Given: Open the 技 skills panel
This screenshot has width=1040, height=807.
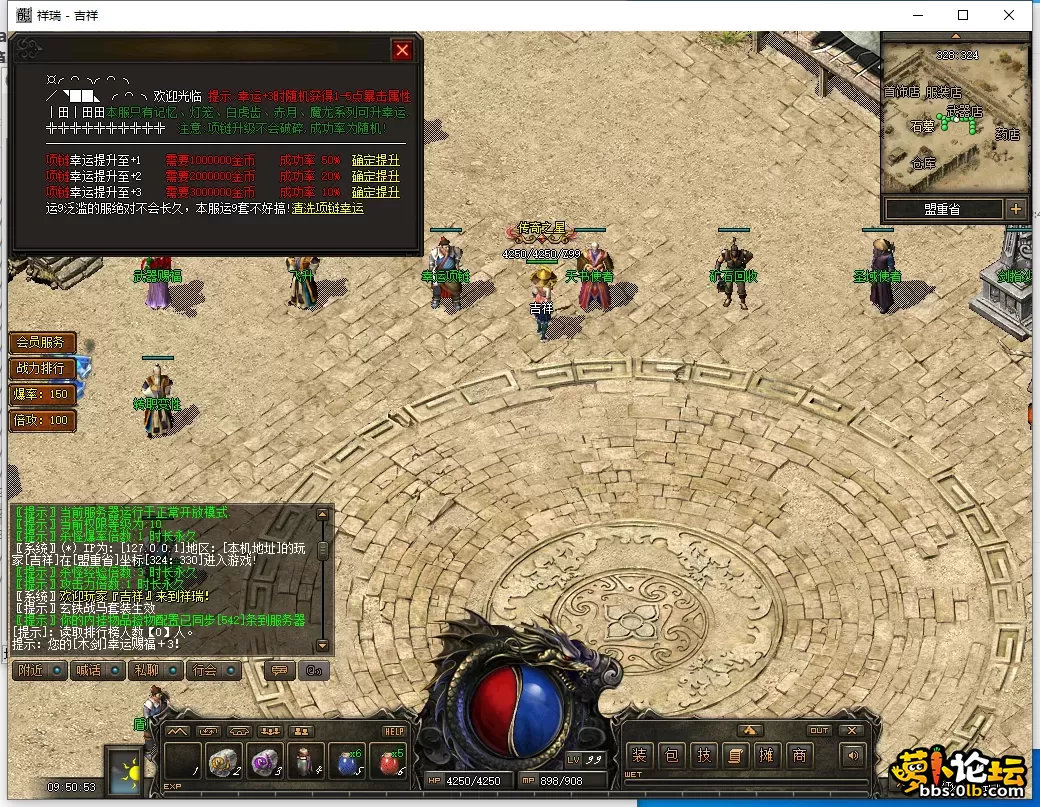Looking at the screenshot, I should [704, 756].
